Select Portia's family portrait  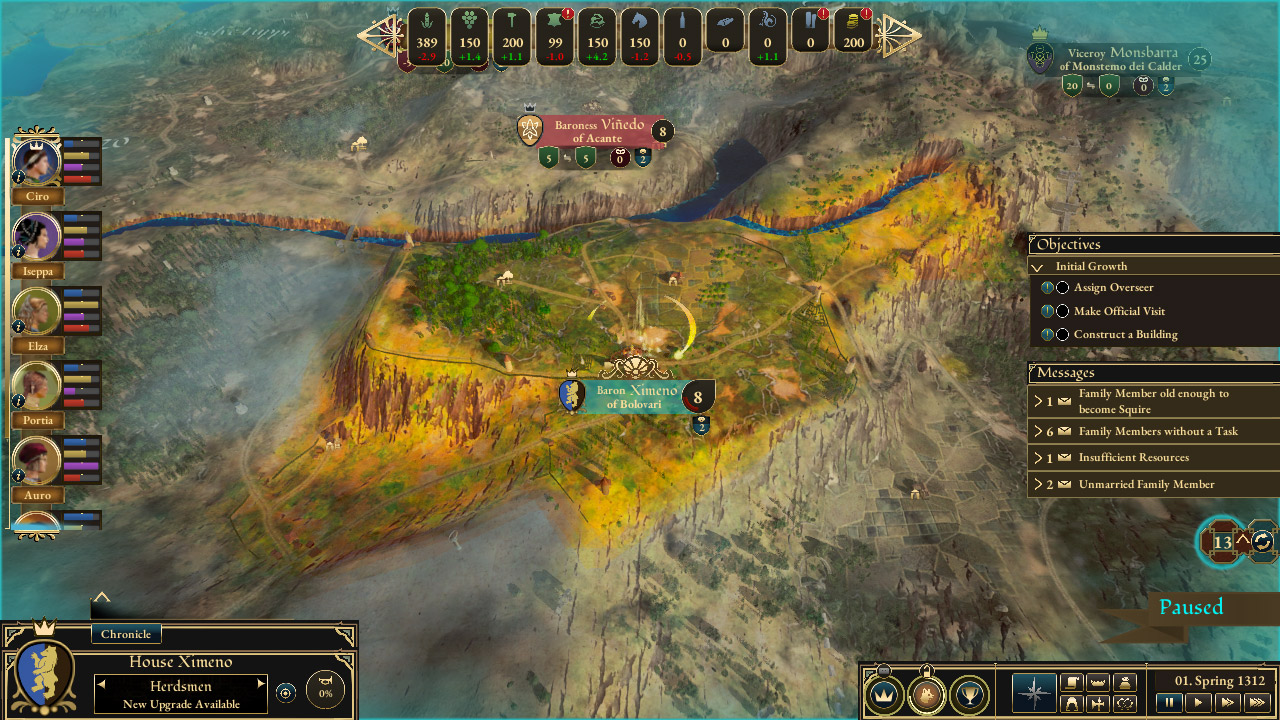coord(38,386)
